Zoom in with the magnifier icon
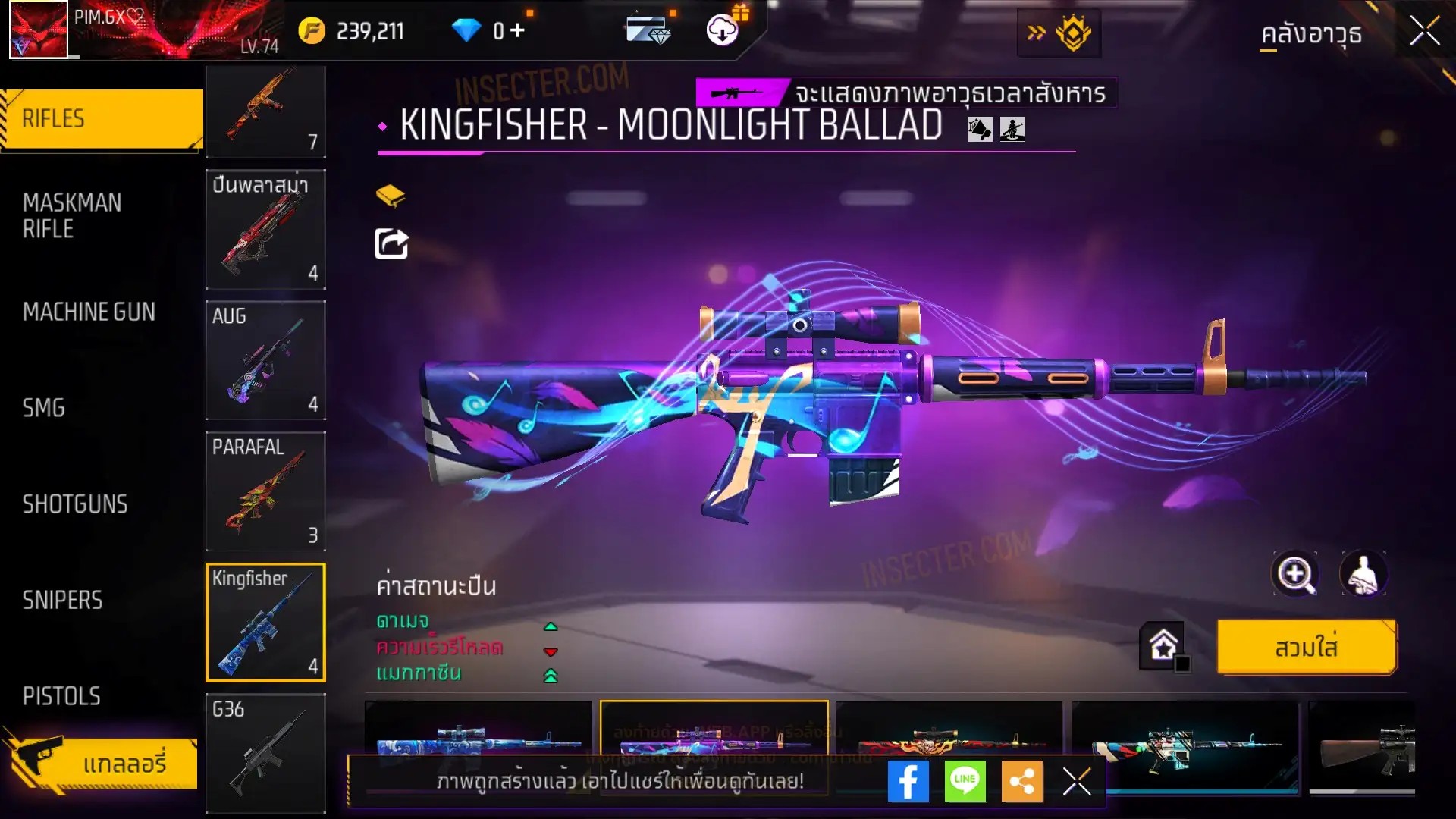The width and height of the screenshot is (1456, 819). click(1295, 574)
